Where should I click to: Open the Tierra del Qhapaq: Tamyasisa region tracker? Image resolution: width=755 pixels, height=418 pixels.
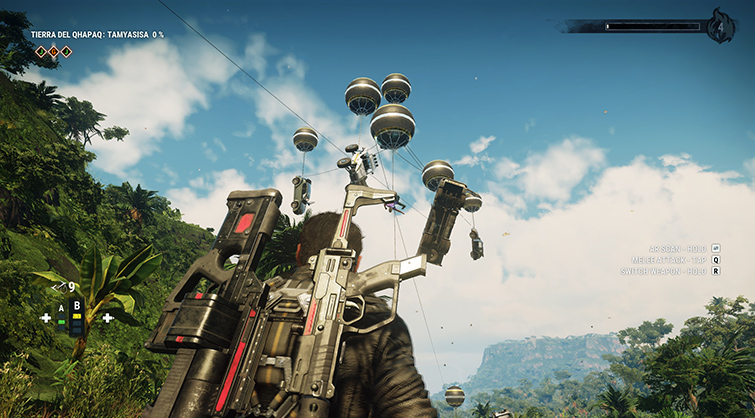(x=97, y=34)
